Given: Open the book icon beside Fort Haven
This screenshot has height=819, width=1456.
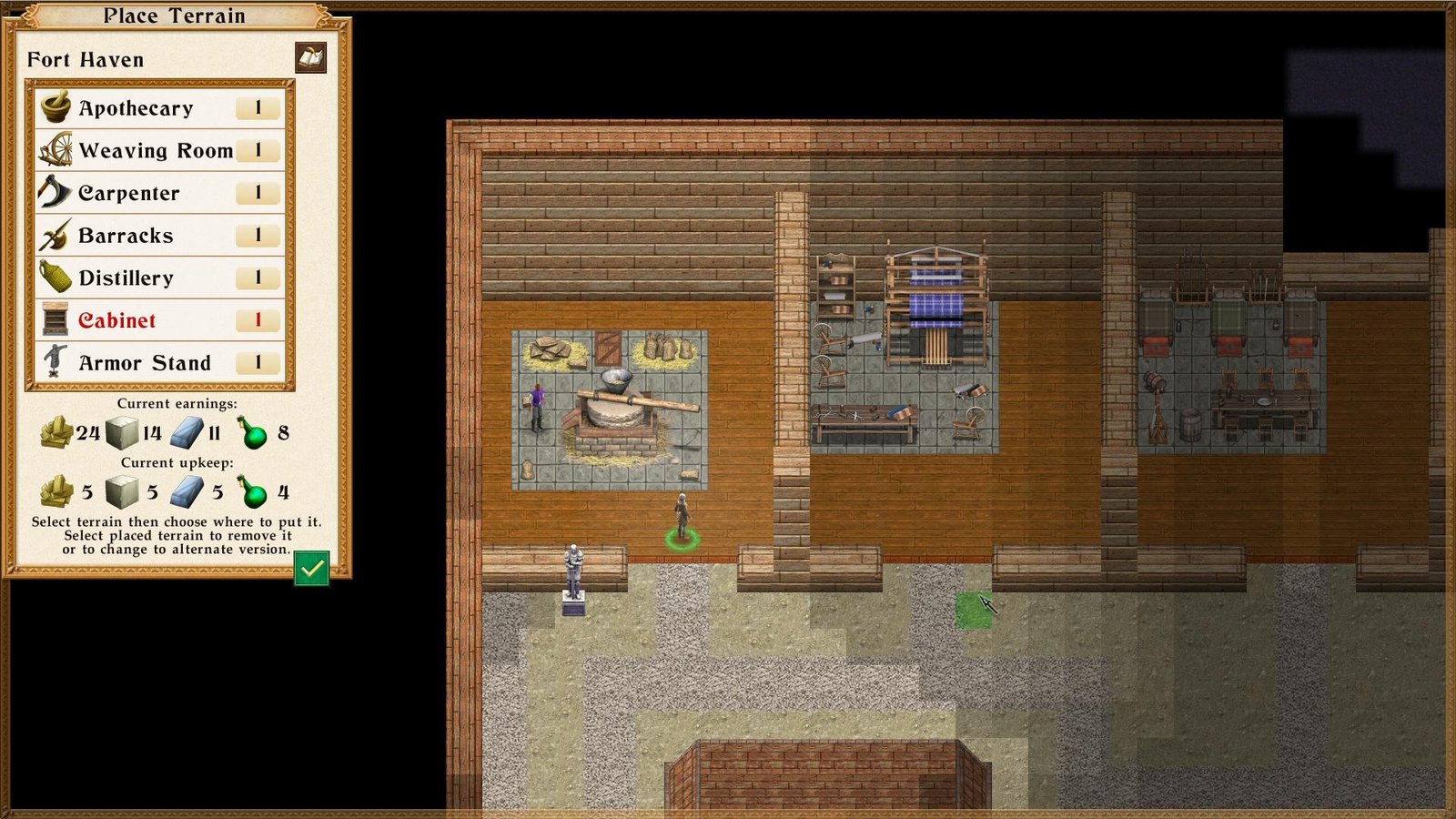Looking at the screenshot, I should pos(311,58).
